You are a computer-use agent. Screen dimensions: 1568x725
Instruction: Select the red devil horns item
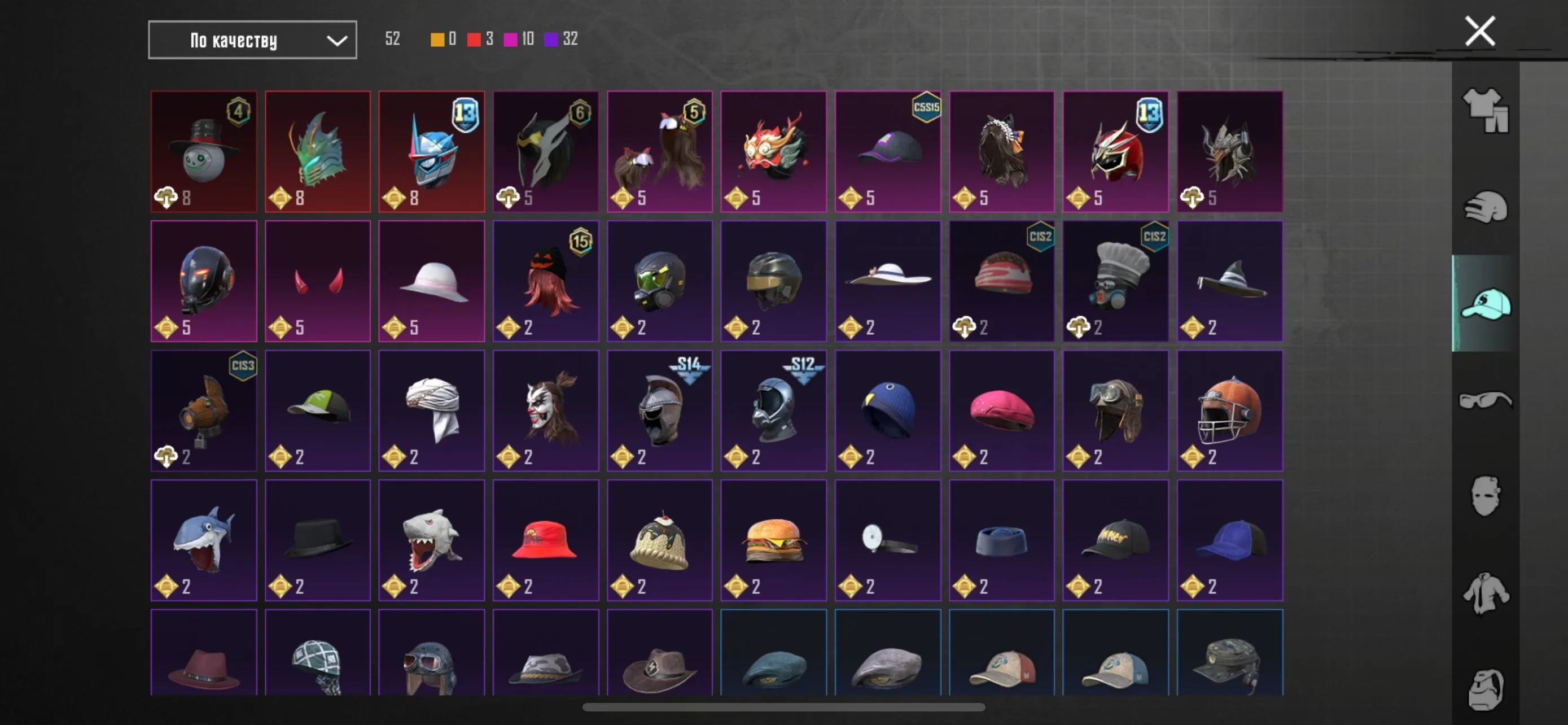pos(318,281)
